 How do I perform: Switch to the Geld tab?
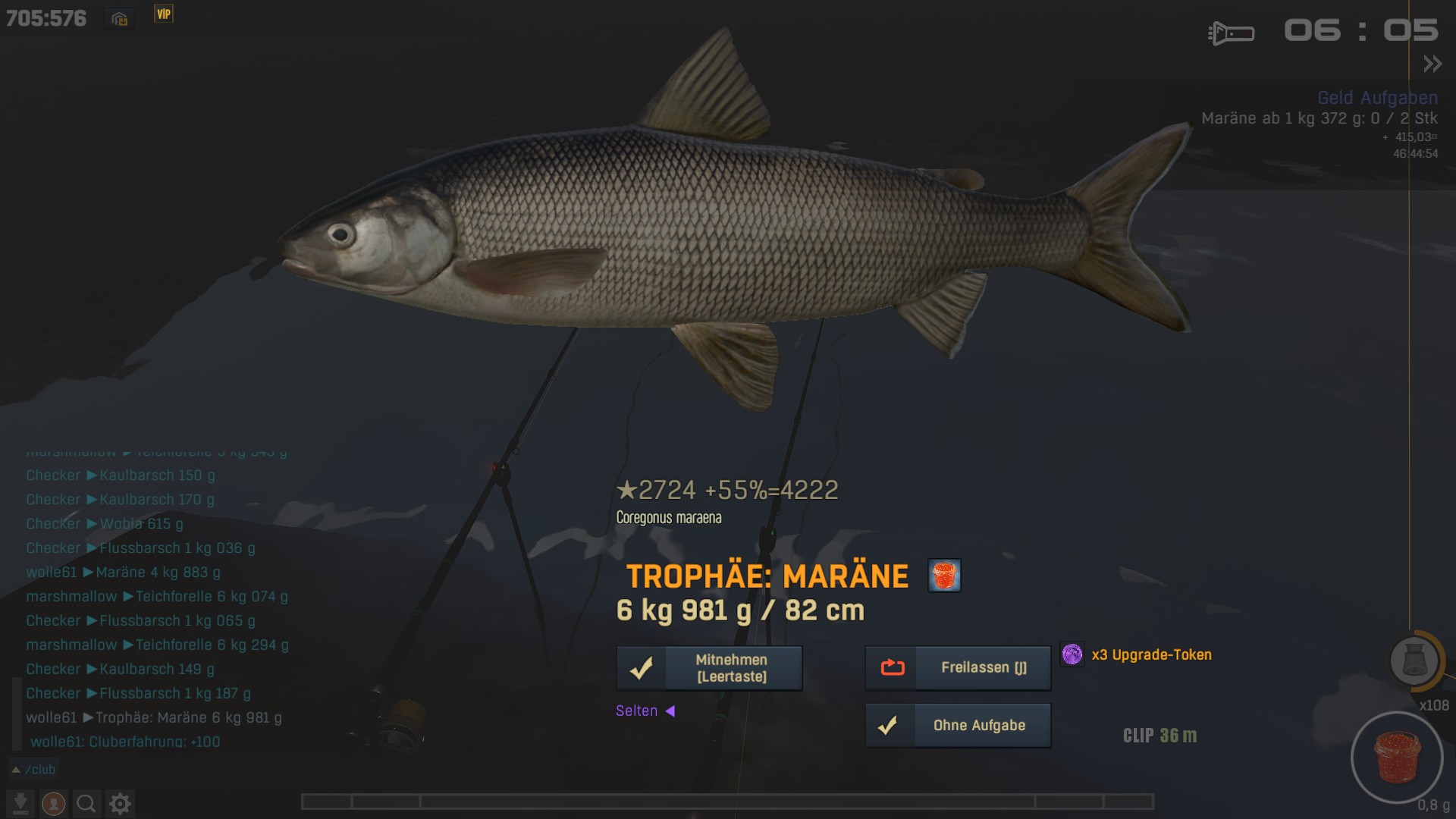[x=1335, y=98]
